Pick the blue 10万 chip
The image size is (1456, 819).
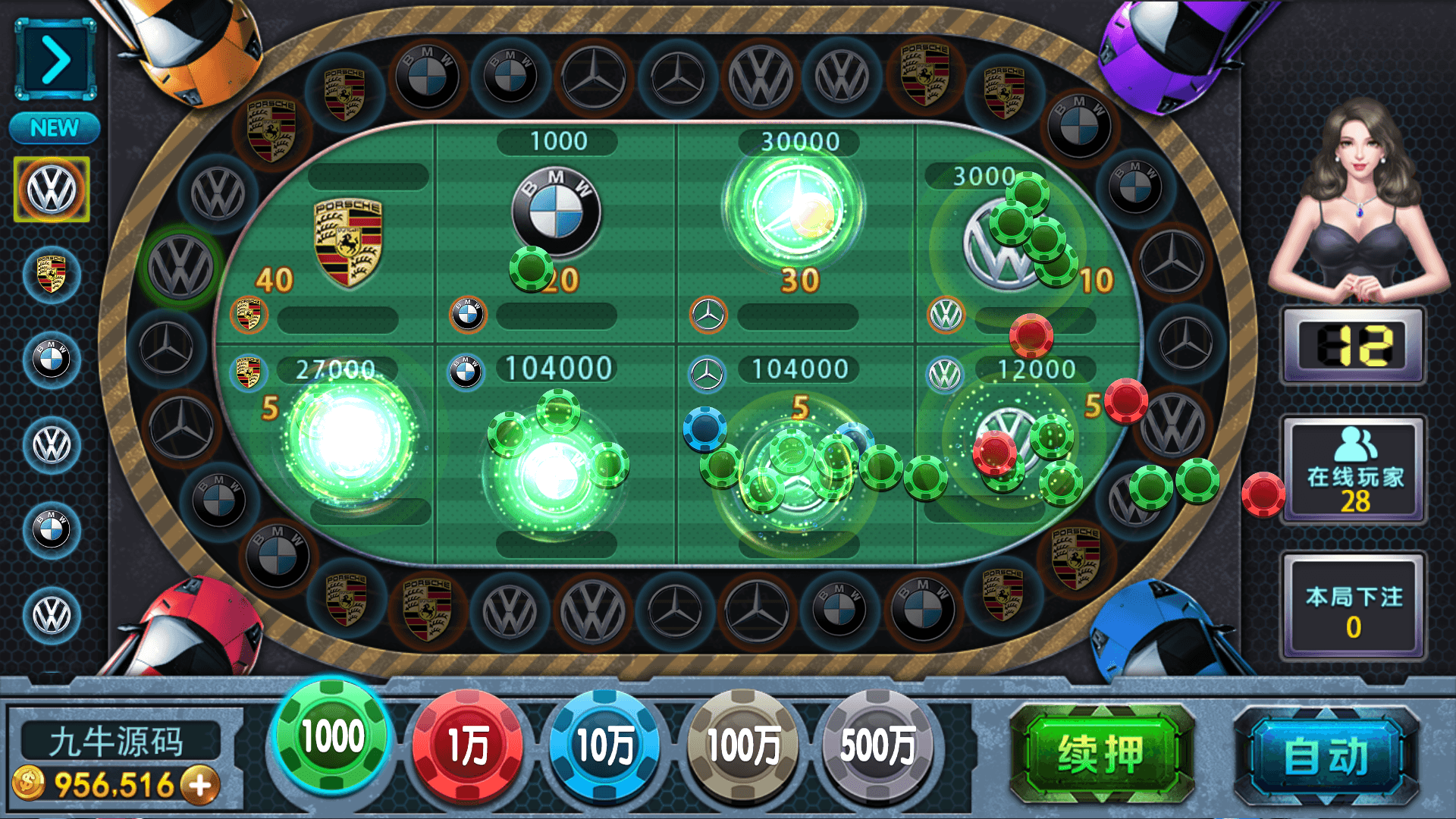604,745
